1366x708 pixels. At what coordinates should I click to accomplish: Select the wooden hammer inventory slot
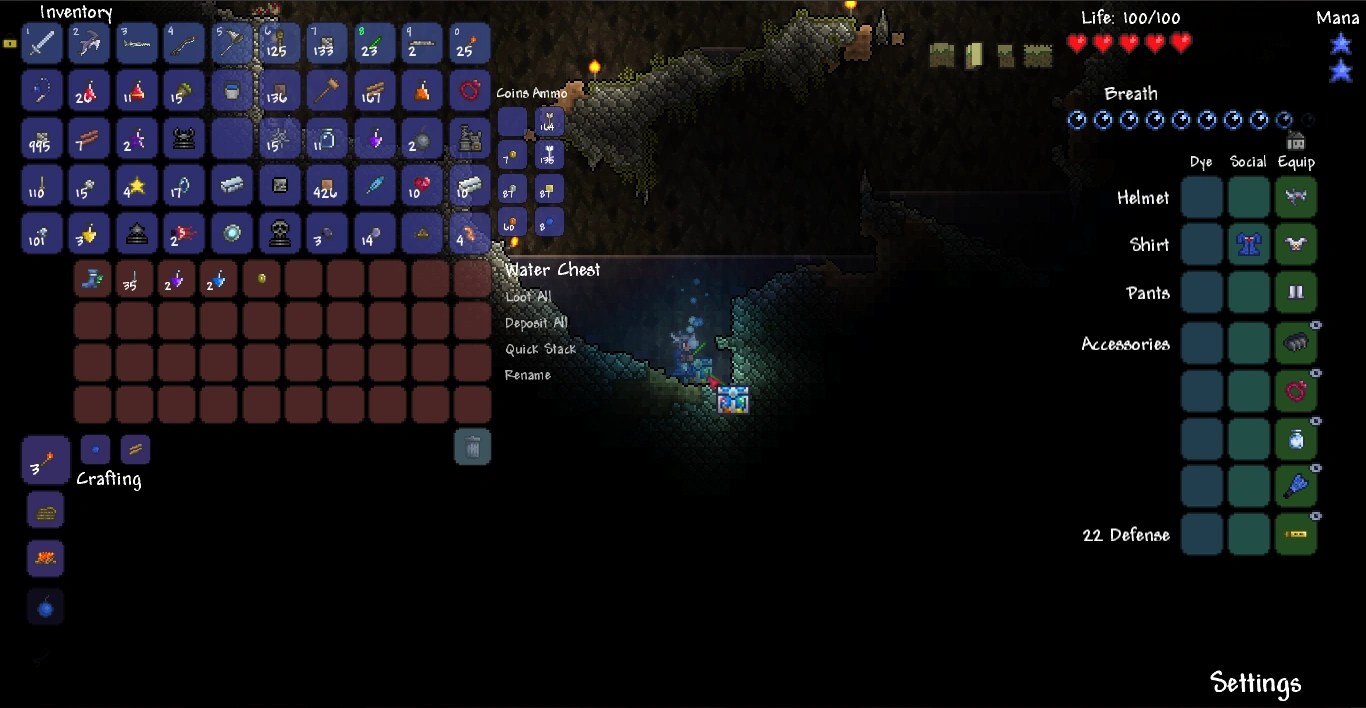(327, 91)
